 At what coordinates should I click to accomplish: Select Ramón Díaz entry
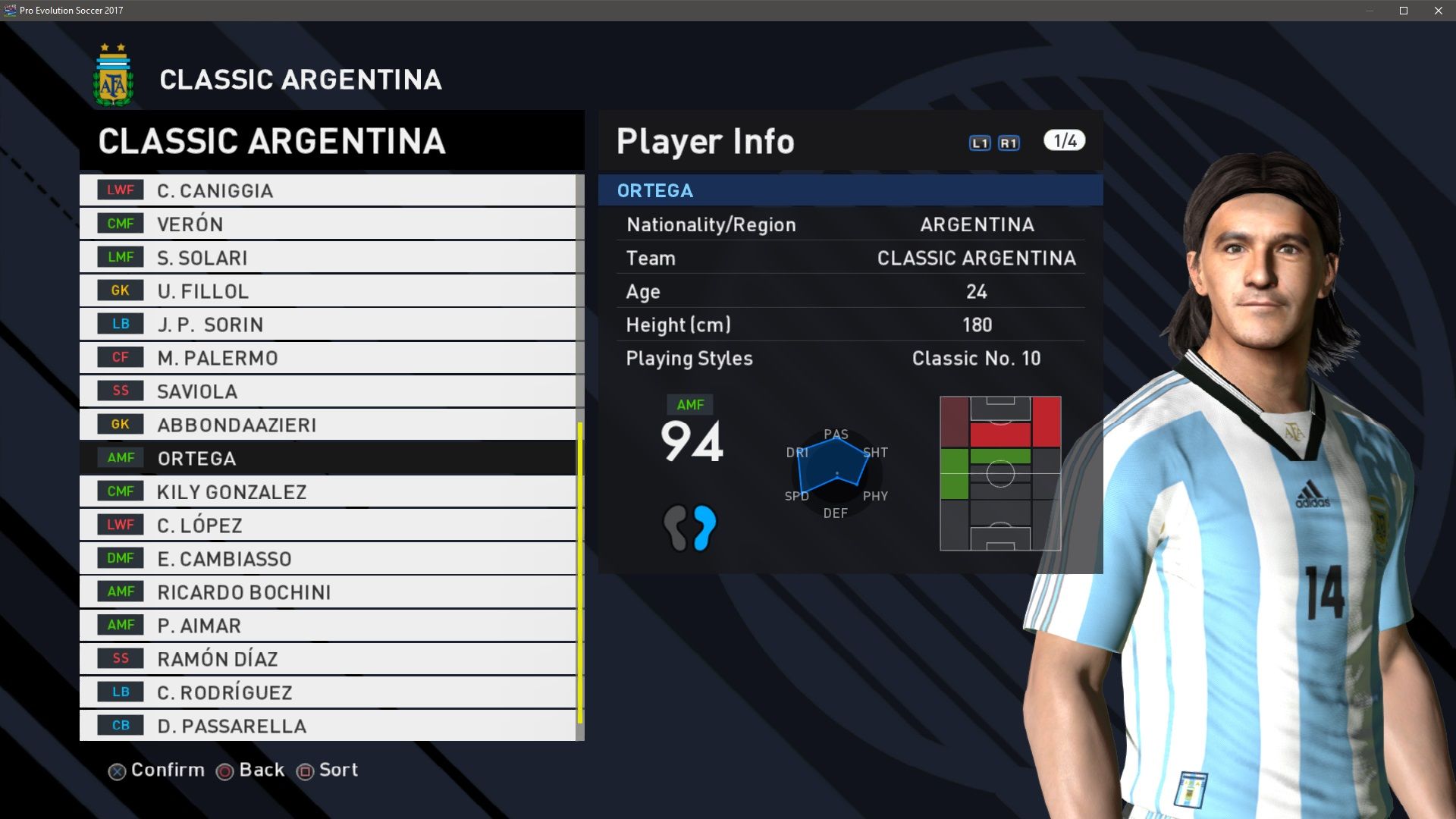point(328,658)
